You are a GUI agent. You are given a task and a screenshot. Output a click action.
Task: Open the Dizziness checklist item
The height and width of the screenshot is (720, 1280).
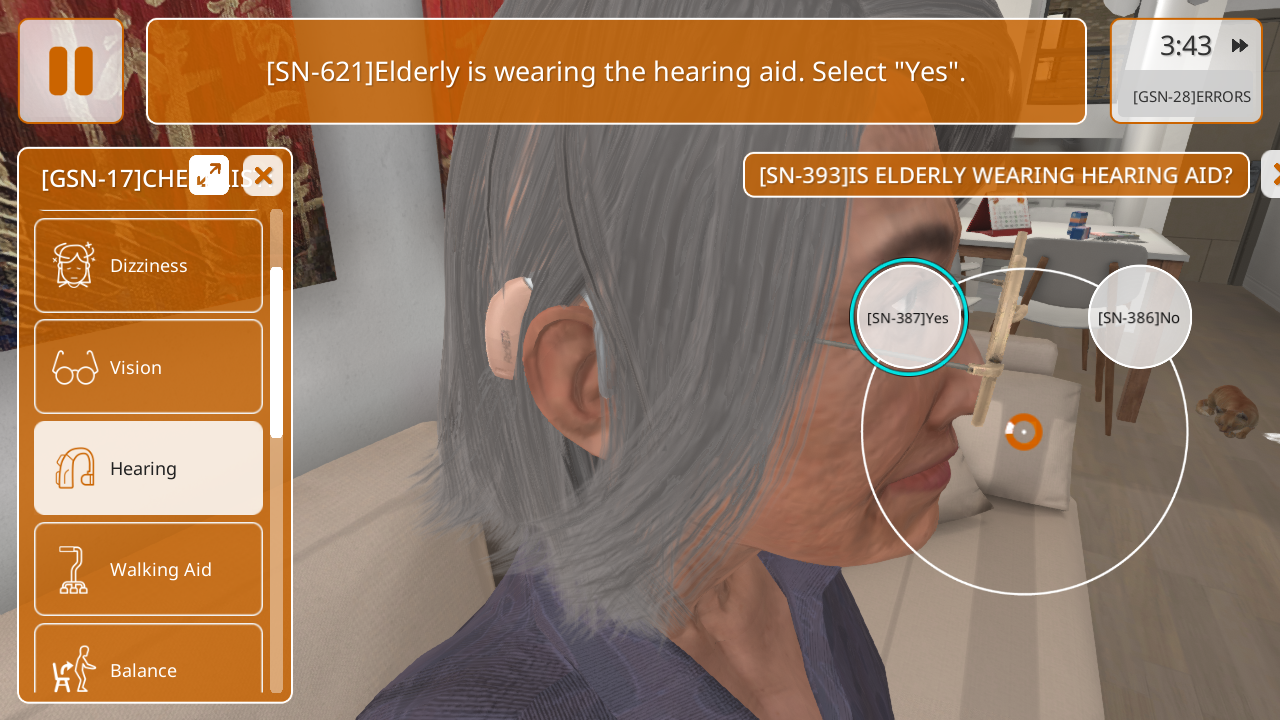pos(148,265)
